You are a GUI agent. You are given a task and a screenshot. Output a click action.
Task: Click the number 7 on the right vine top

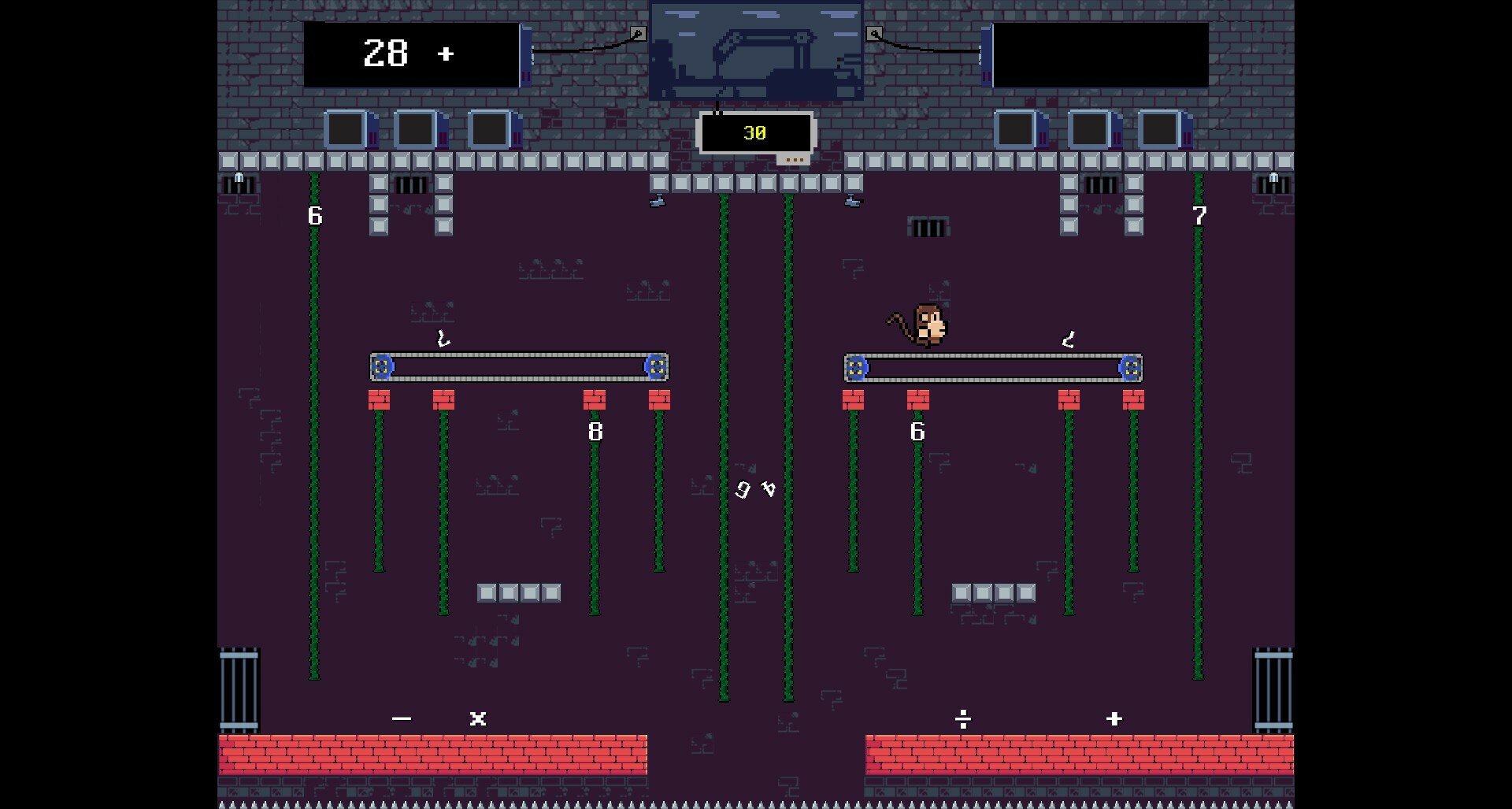pyautogui.click(x=1199, y=215)
